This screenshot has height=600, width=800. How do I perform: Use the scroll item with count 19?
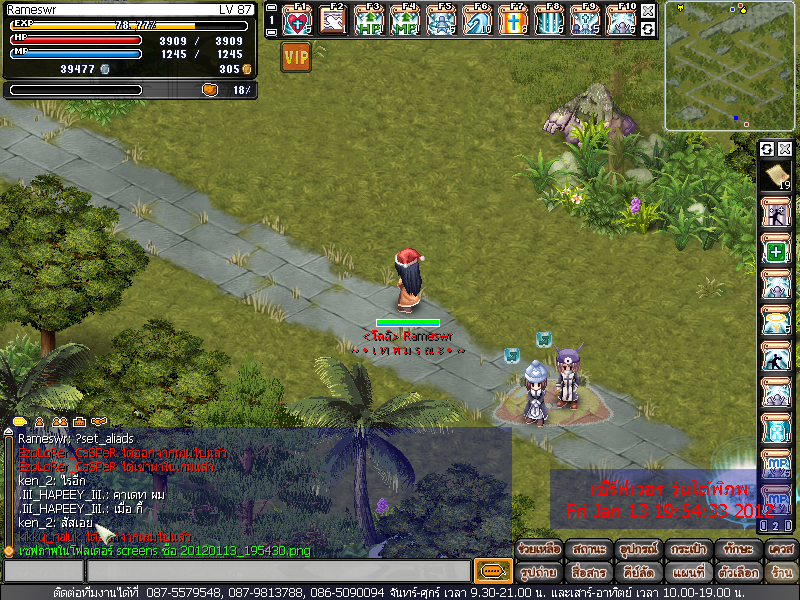point(777,177)
